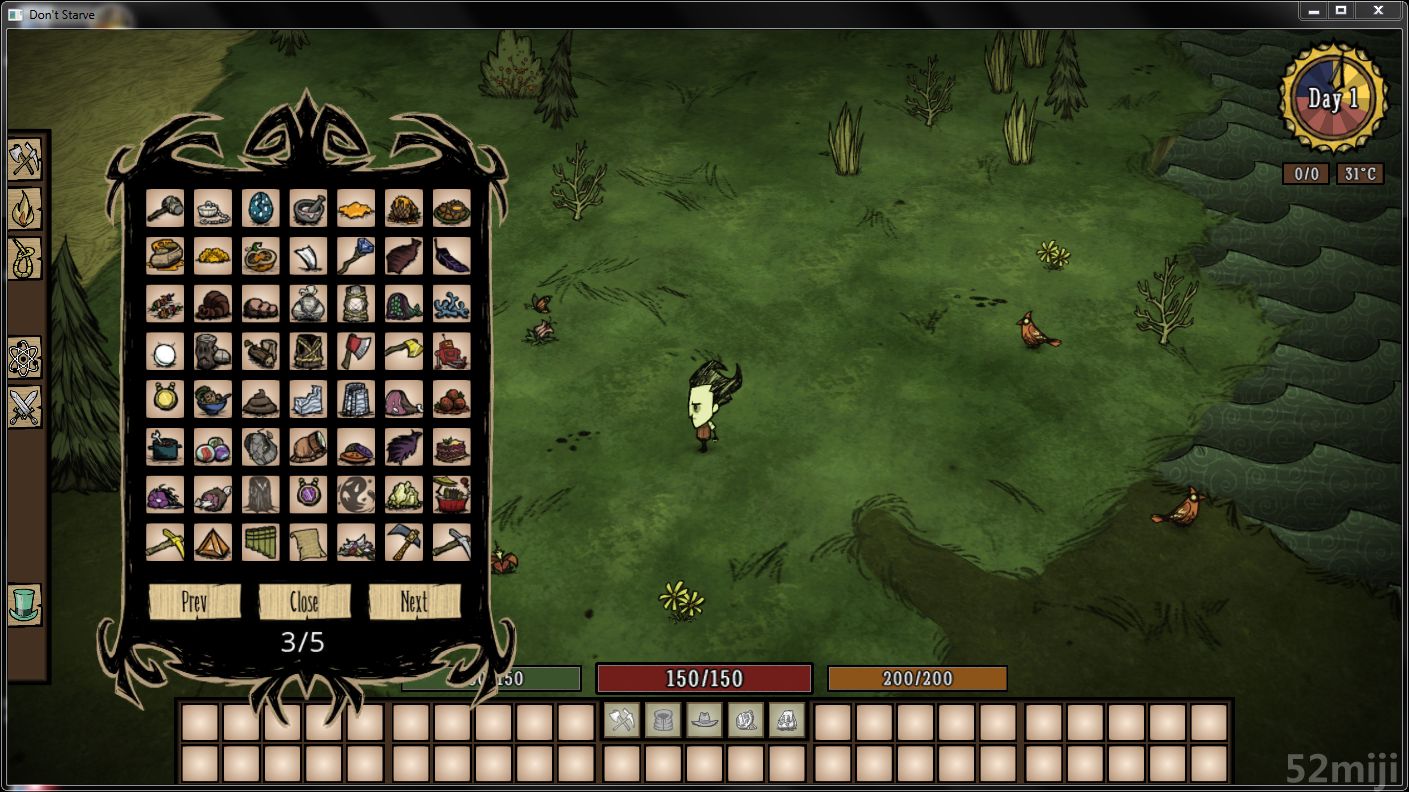Select the red-headed axe in the grid
1409x792 pixels.
357,351
